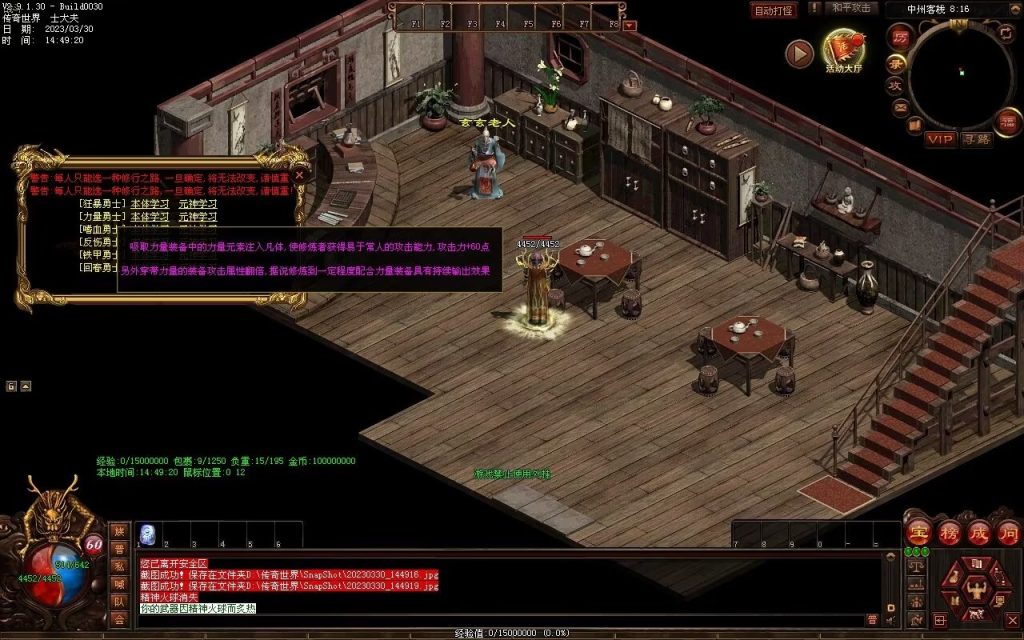The width and height of the screenshot is (1024, 640).
Task: Open the 活动大厅 event hall
Action: coord(845,52)
